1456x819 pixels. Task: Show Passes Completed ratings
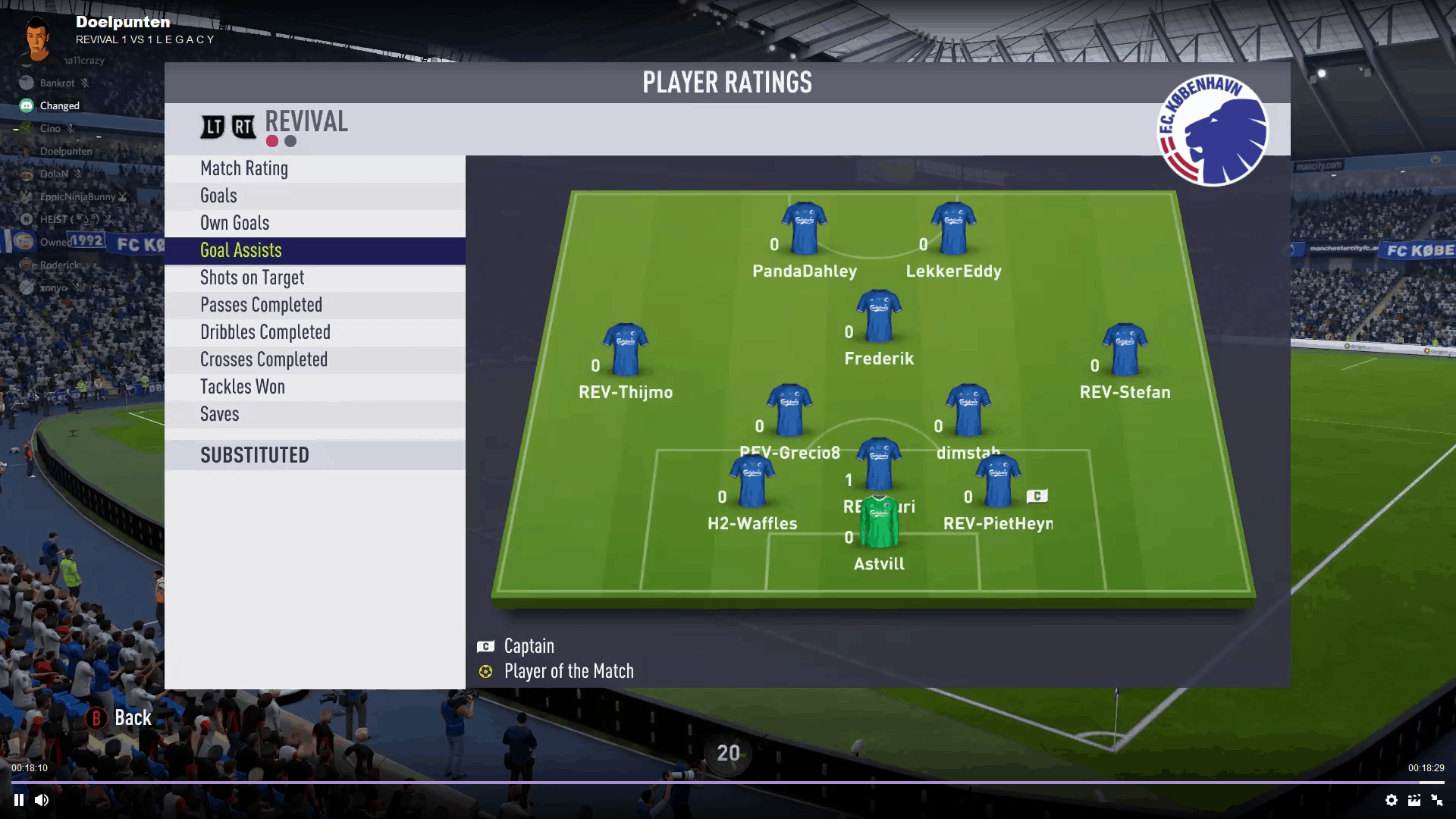pos(262,305)
